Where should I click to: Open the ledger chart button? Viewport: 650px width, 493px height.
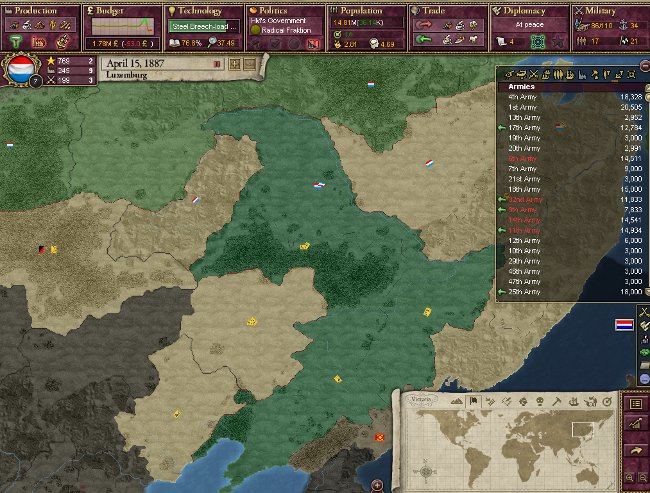(x=637, y=425)
